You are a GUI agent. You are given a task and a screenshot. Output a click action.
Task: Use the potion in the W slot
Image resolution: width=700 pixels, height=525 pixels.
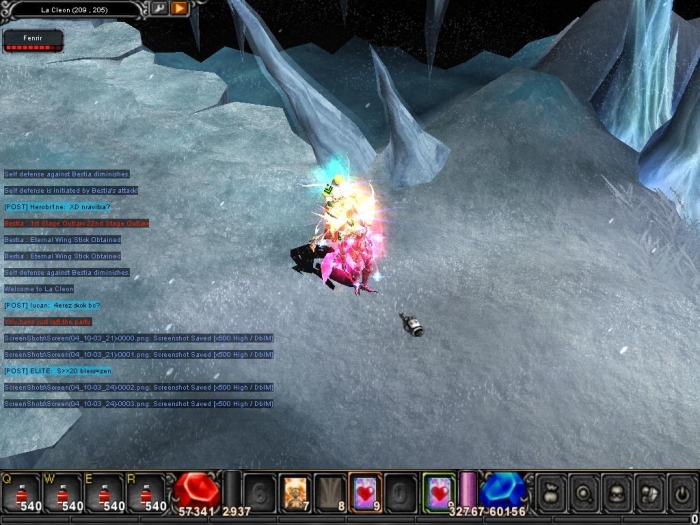pos(62,493)
